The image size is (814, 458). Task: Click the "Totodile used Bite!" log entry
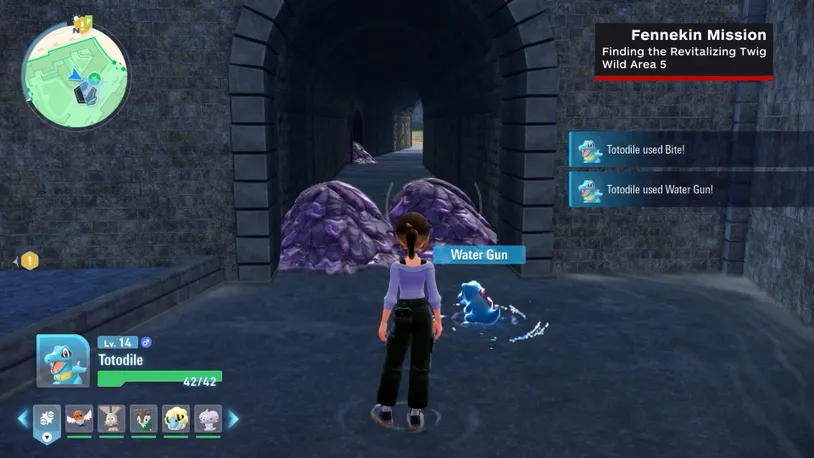pos(690,150)
